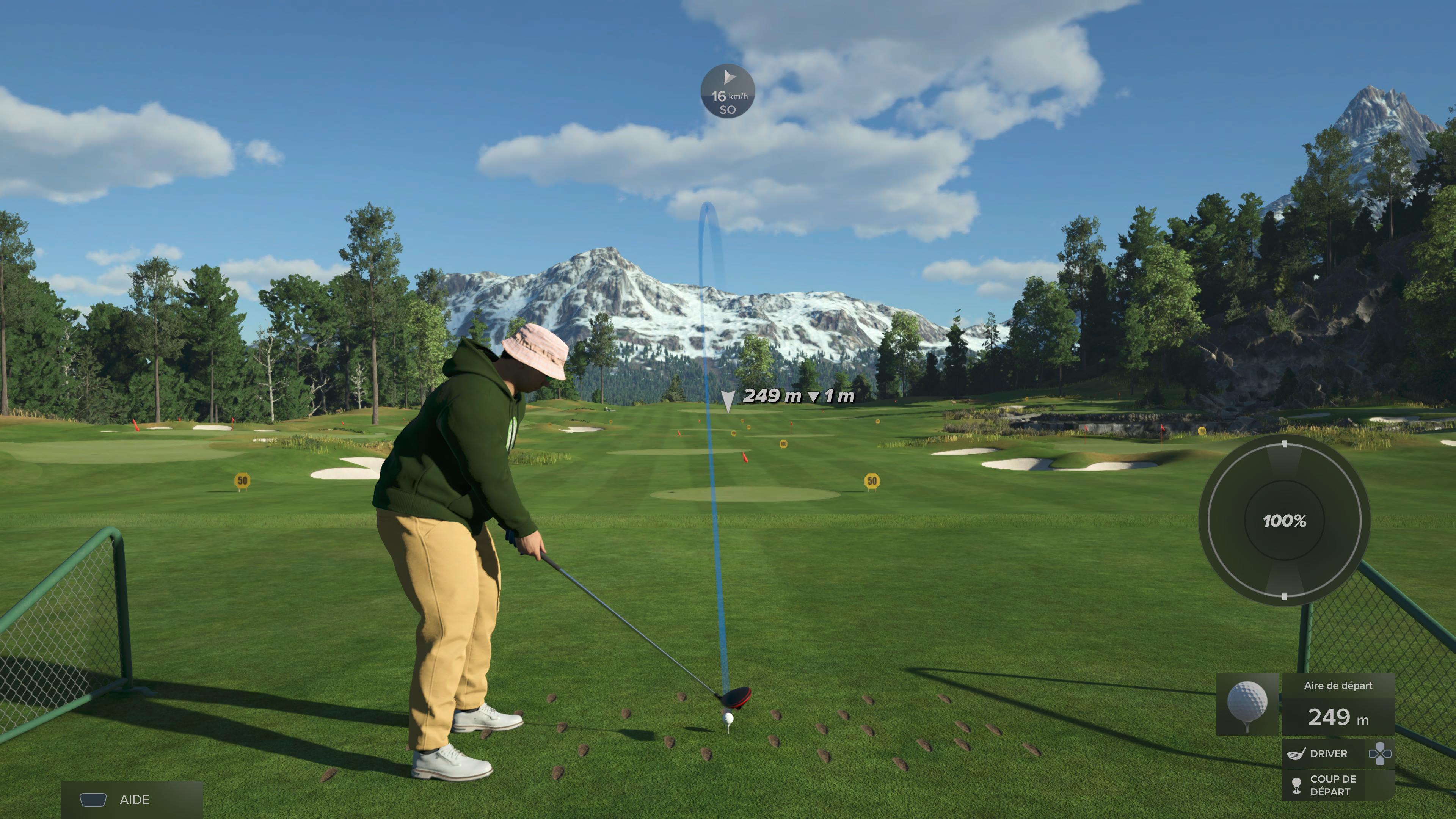
Task: Click the golf ball lie icon
Action: point(1247,704)
